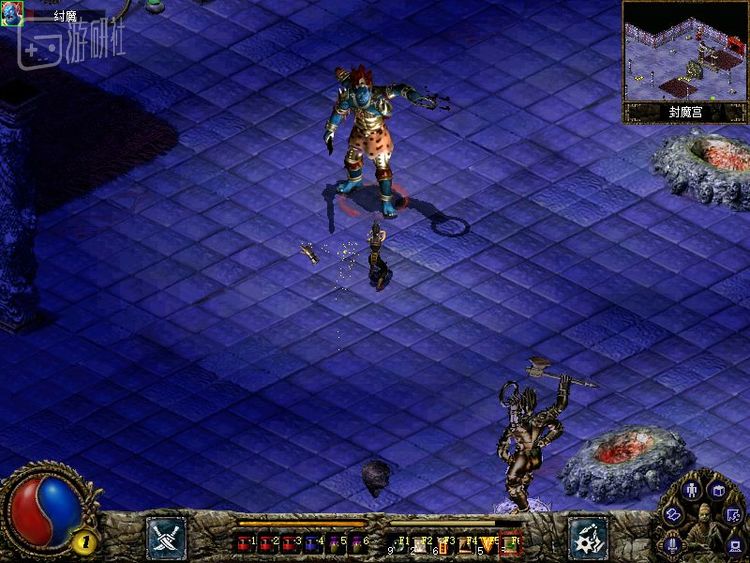750x563 pixels.
Task: Use the F1 quick item slot
Action: click(400, 544)
